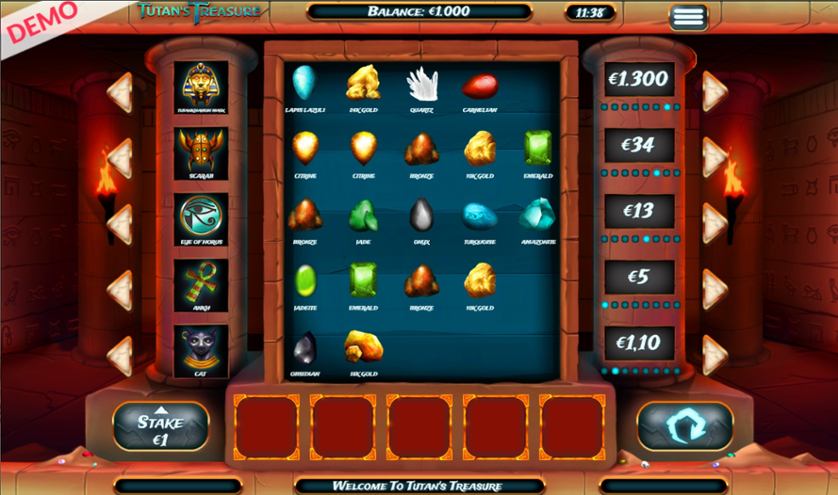Pick the white Quartz crystal

tap(421, 85)
